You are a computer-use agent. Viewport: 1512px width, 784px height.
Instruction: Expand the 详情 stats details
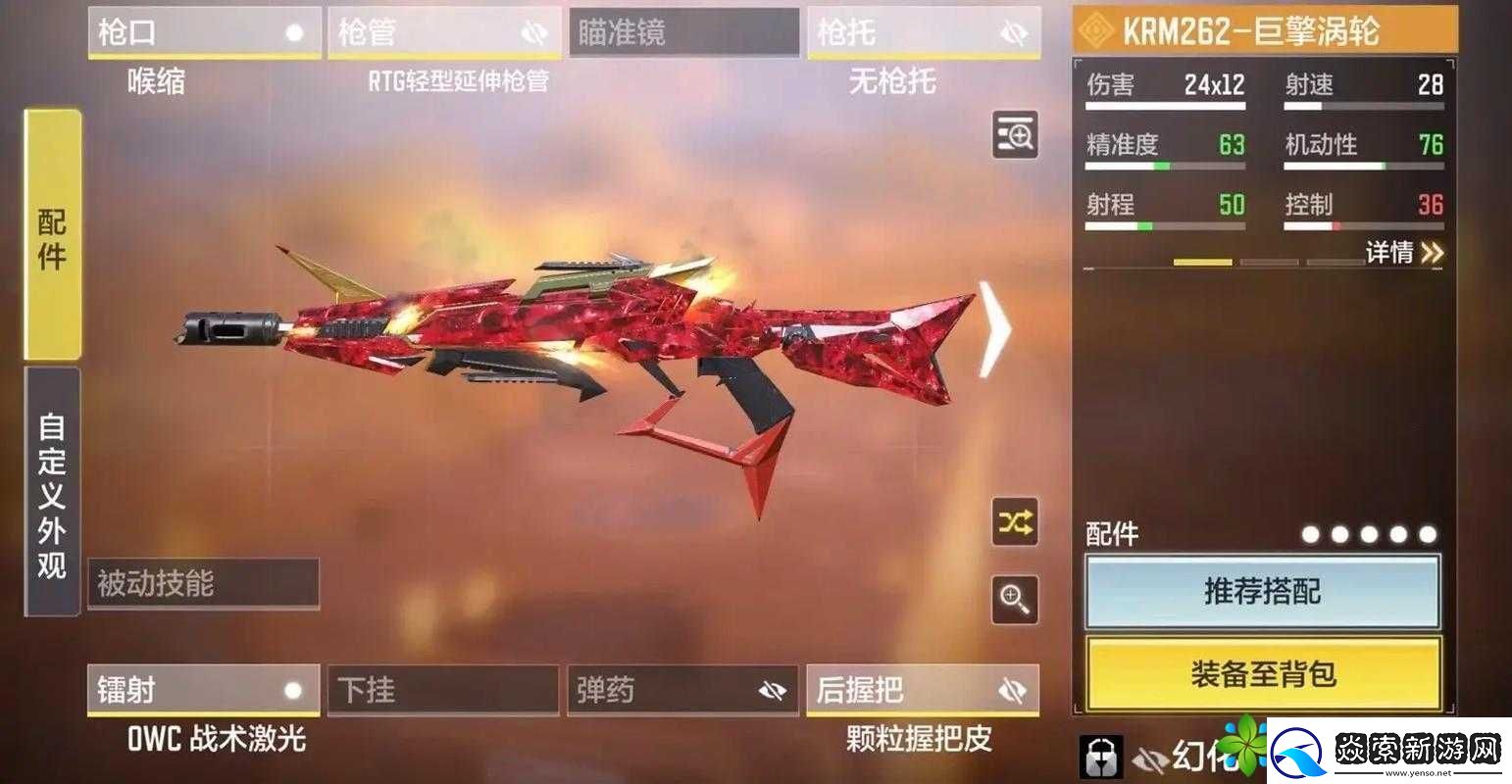coord(1392,253)
